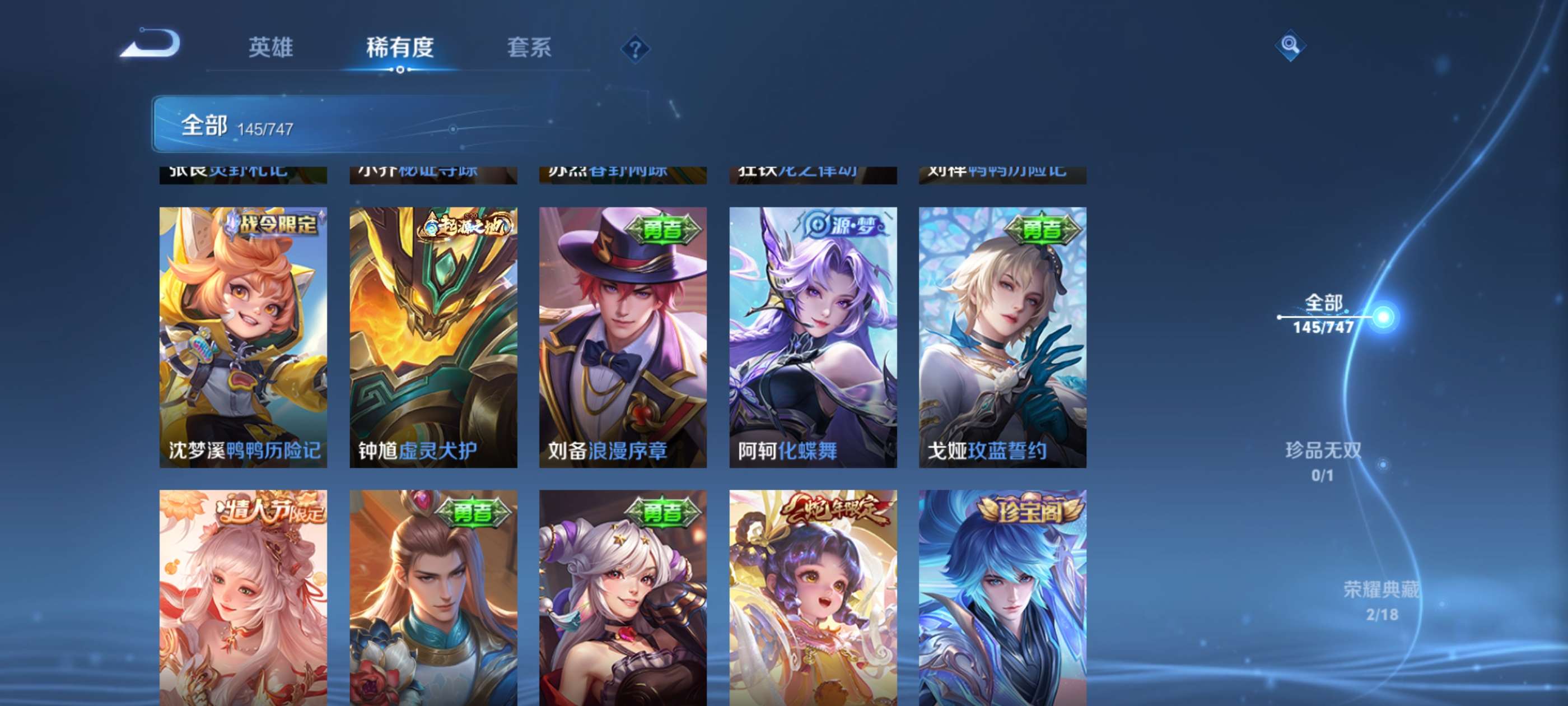Open the 情人节限定 pink-haired skin card
1568x706 pixels.
click(243, 597)
